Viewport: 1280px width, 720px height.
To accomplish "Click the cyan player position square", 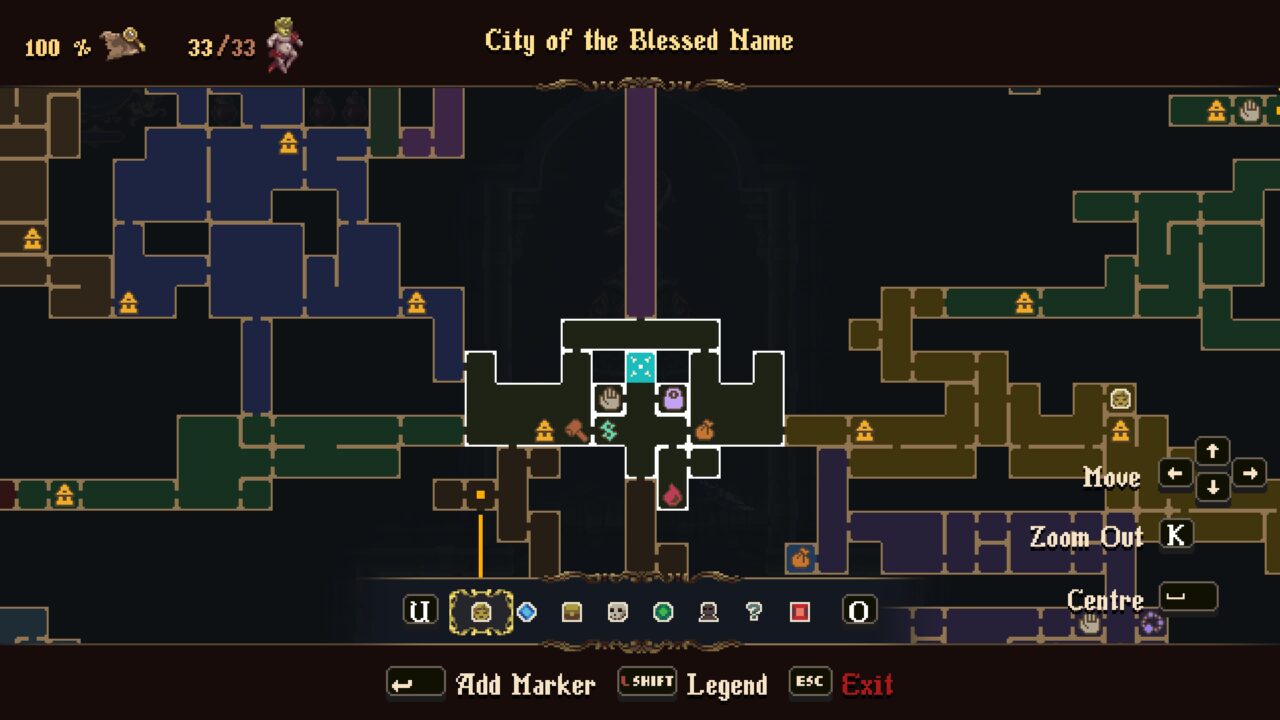I will 641,367.
